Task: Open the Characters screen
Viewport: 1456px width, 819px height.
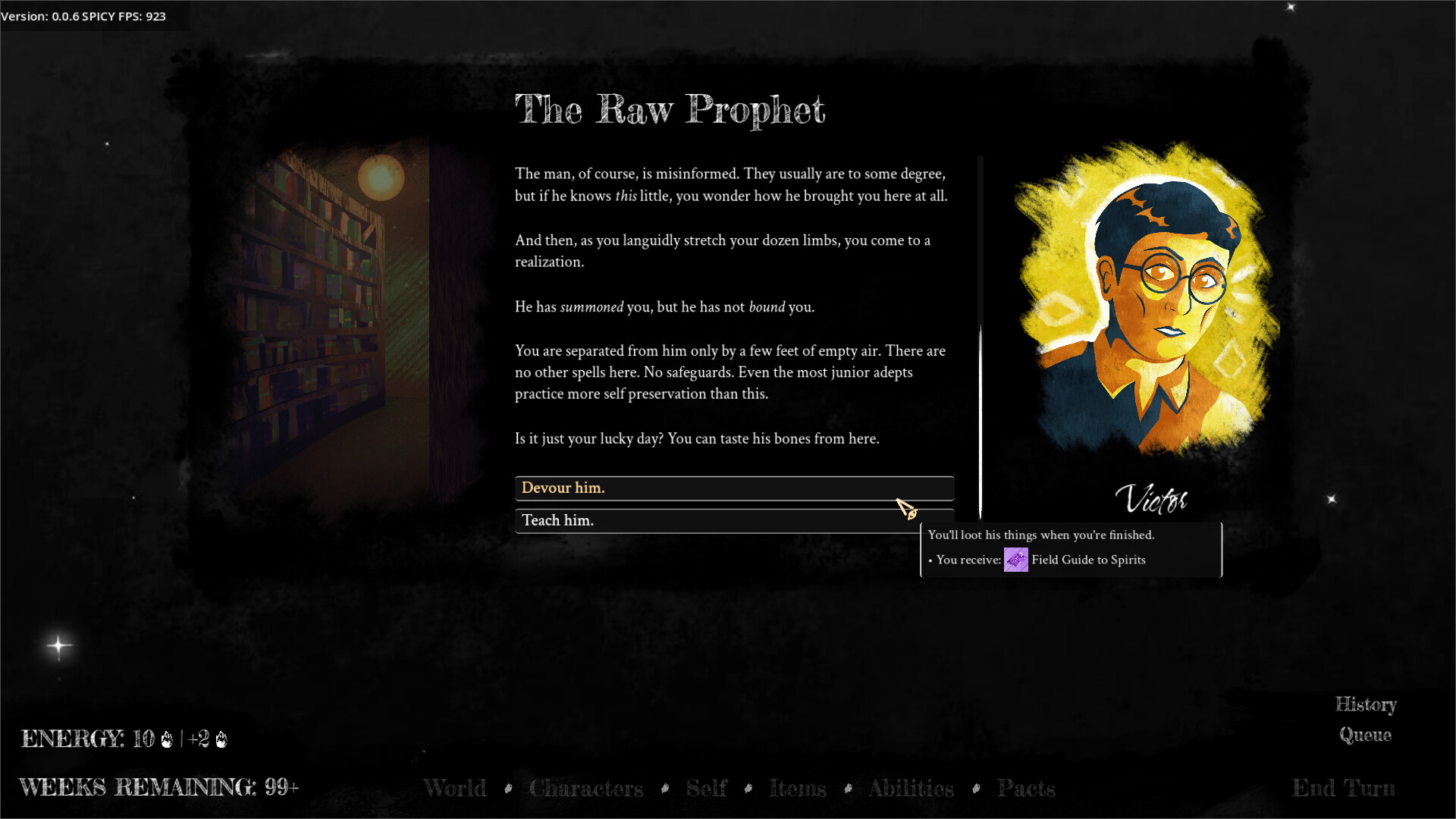Action: [x=587, y=789]
